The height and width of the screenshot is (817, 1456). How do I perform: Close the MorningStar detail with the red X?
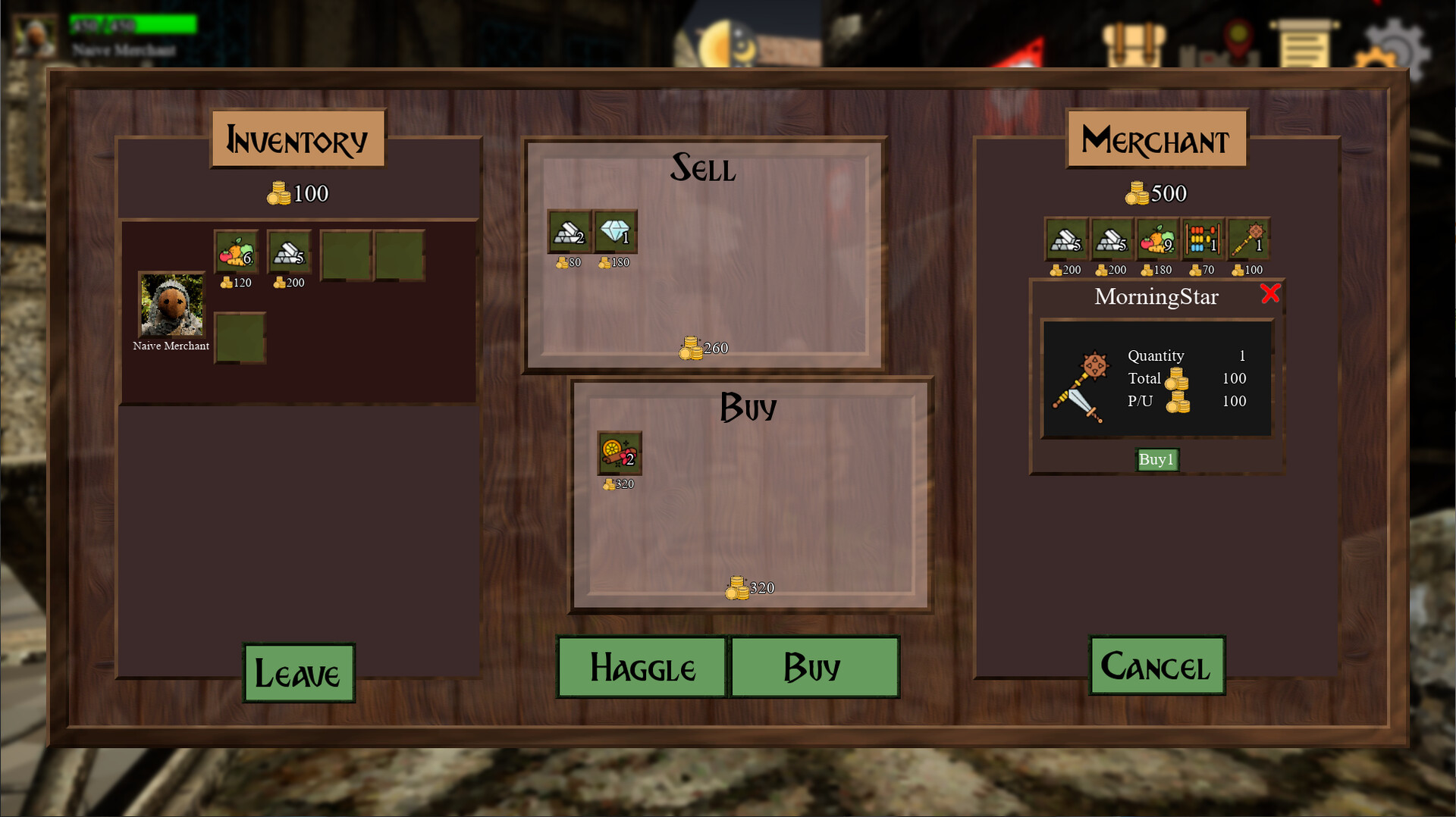click(x=1271, y=296)
